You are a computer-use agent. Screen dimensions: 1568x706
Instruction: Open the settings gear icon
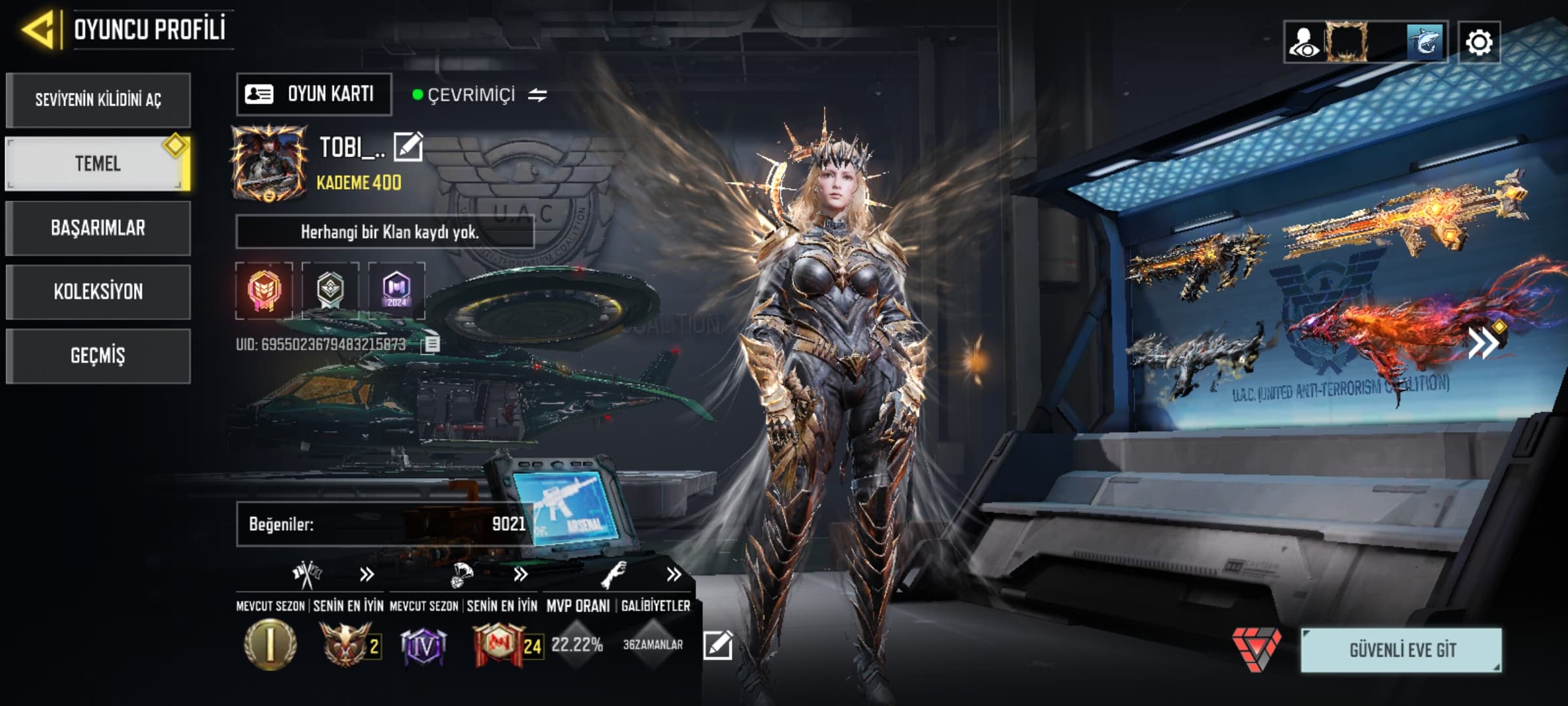click(x=1478, y=43)
